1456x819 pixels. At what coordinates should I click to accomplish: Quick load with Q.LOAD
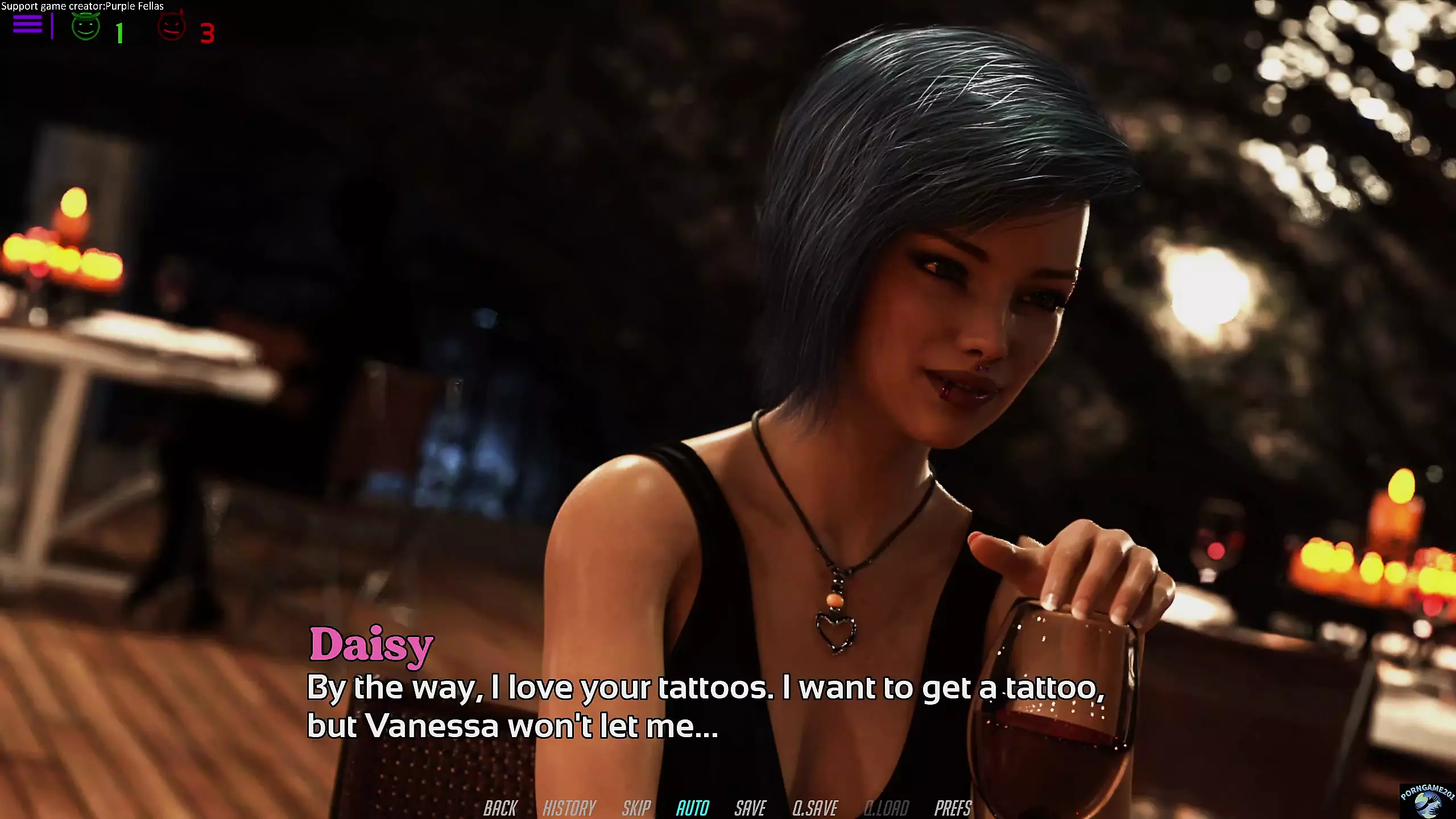(x=886, y=808)
